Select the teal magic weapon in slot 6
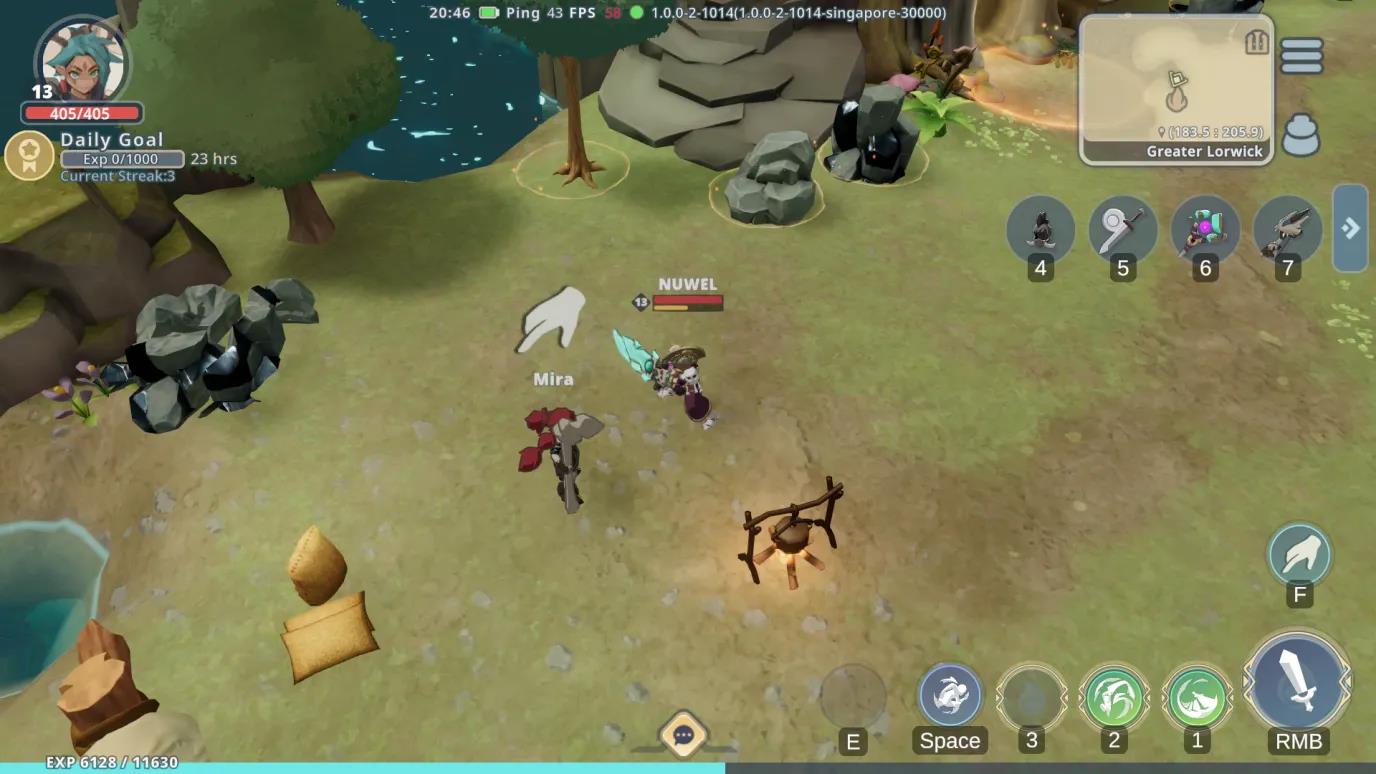 click(x=1204, y=229)
